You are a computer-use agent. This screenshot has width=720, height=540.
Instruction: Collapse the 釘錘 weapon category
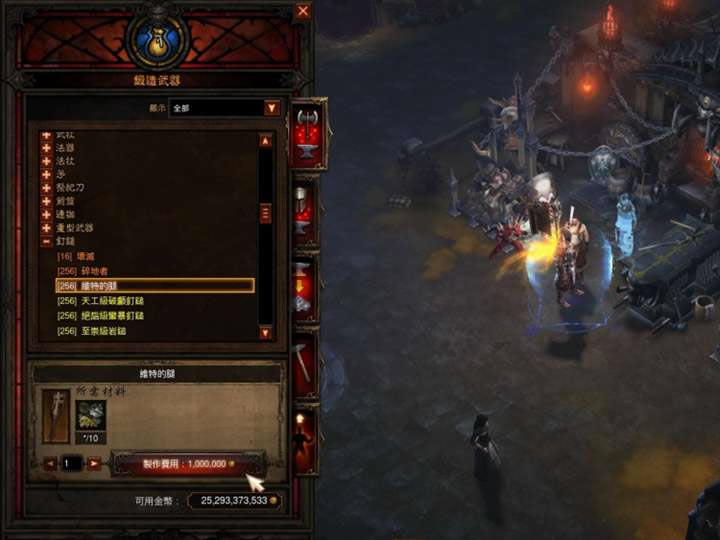[x=46, y=242]
